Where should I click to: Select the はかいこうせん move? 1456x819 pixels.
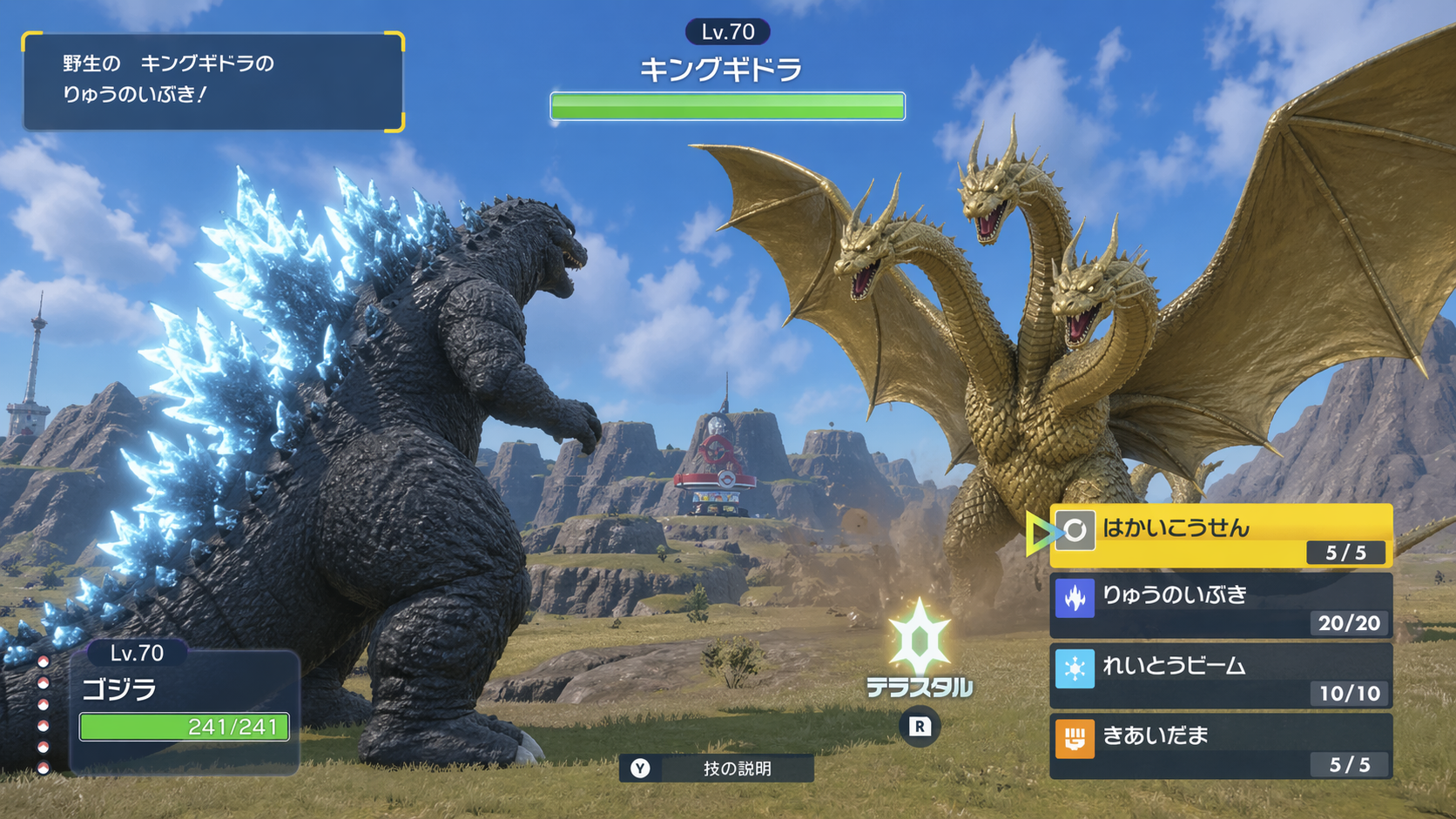pyautogui.click(x=1220, y=534)
